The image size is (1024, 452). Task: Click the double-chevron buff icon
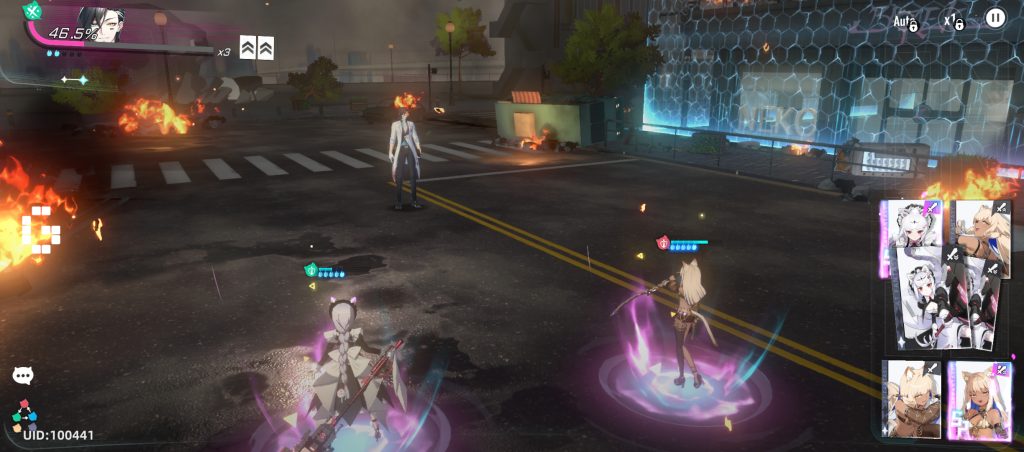257,46
